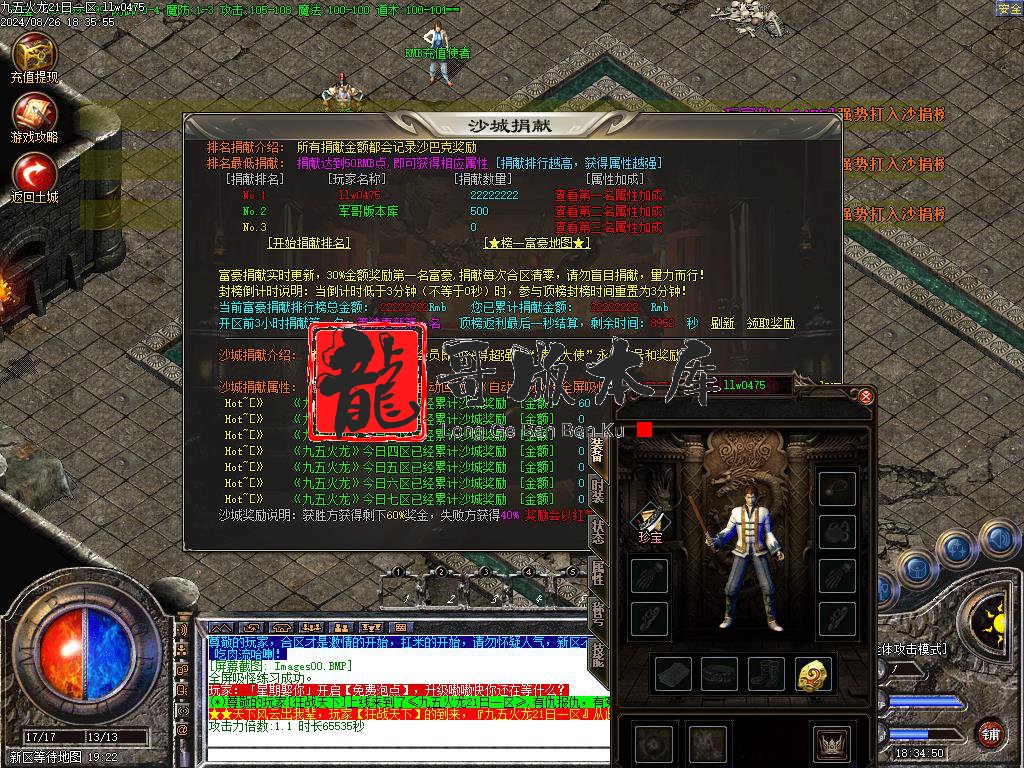
Task: Open the 榜一富豪地图 link
Action: click(537, 243)
